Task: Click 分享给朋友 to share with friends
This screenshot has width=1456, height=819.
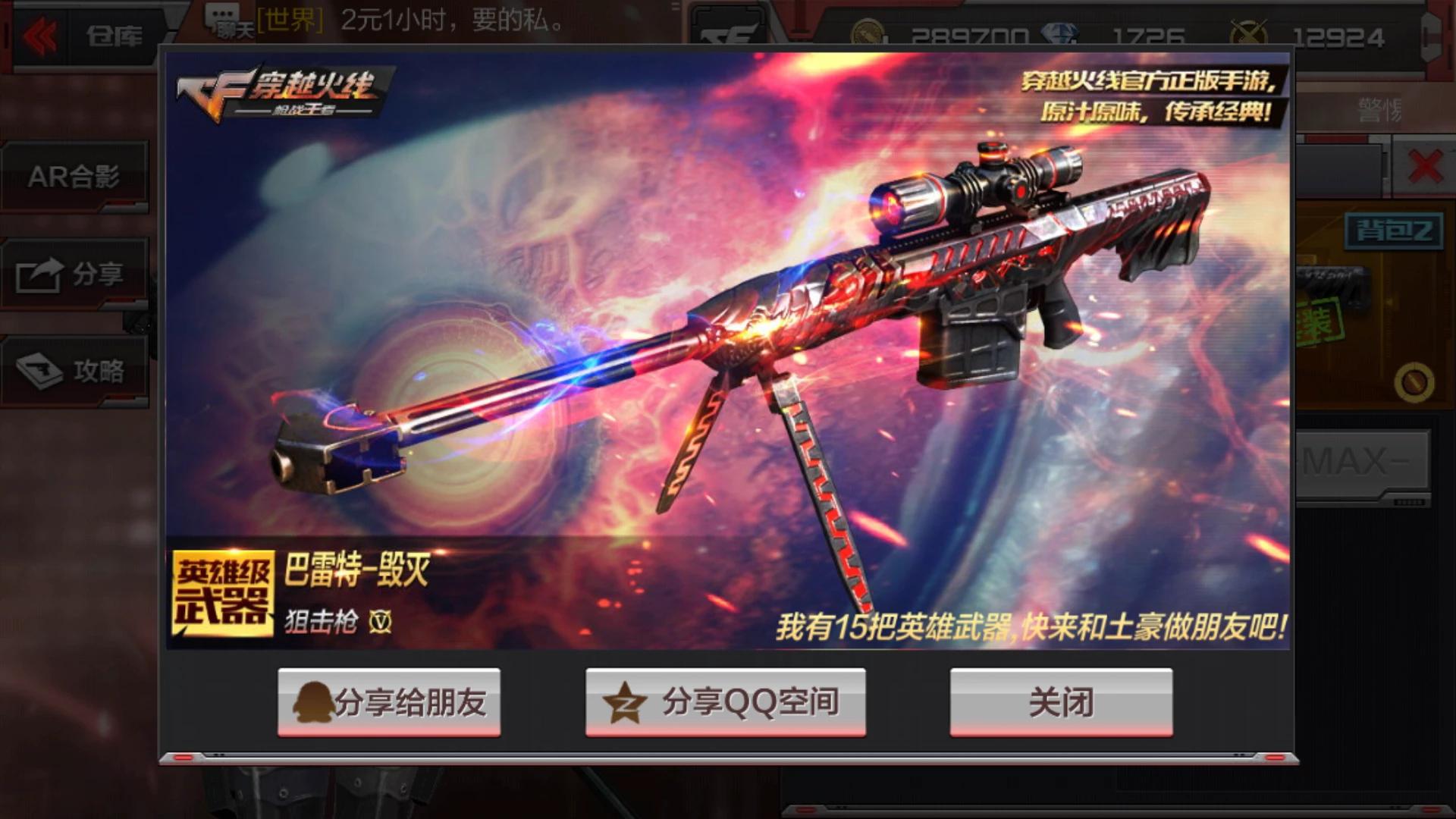Action: 391,703
